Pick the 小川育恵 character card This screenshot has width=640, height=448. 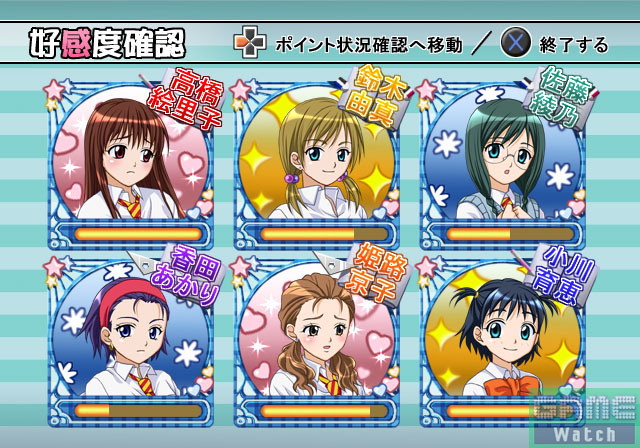(501, 338)
